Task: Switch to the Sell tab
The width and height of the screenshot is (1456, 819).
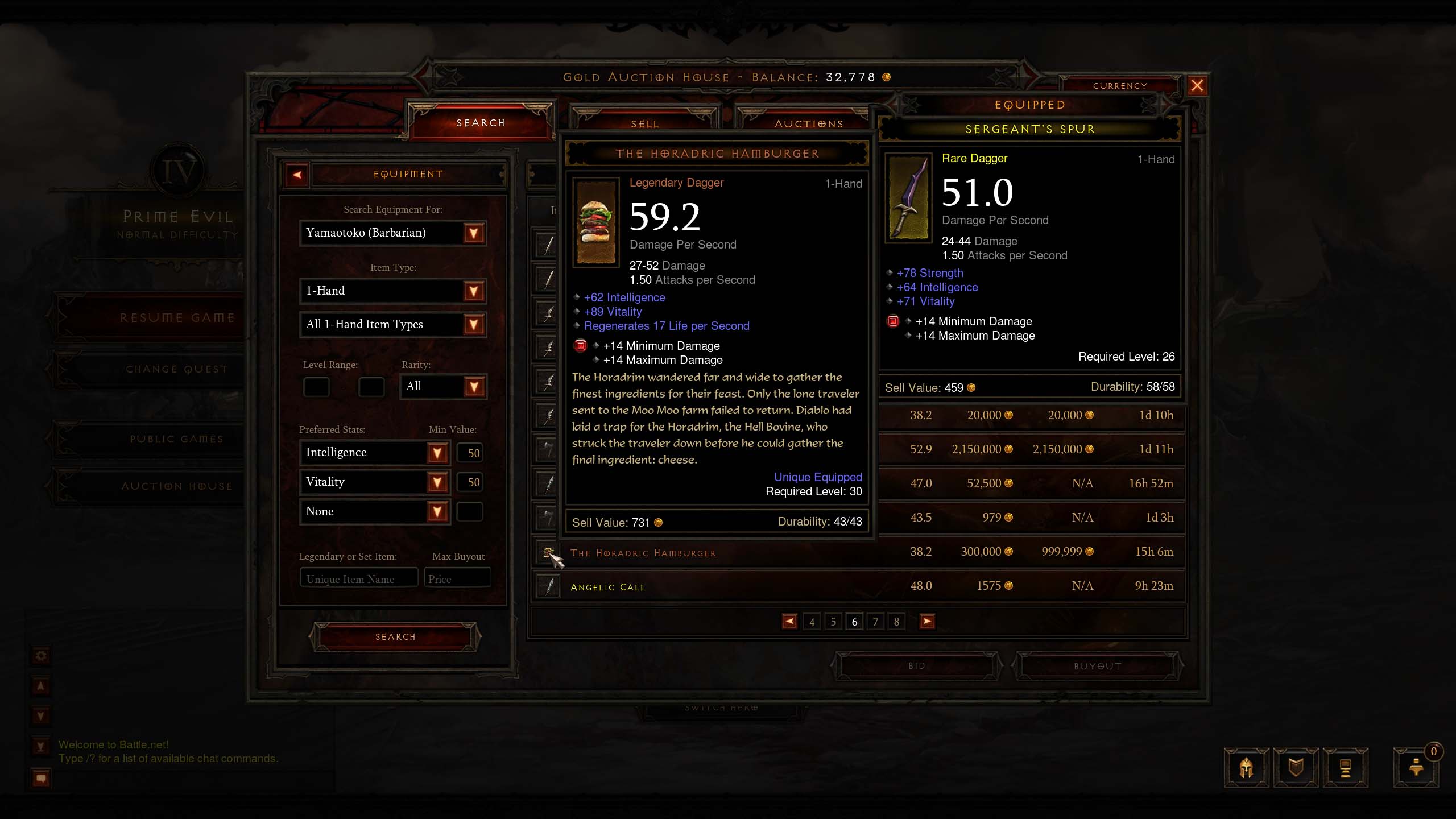Action: coord(644,123)
